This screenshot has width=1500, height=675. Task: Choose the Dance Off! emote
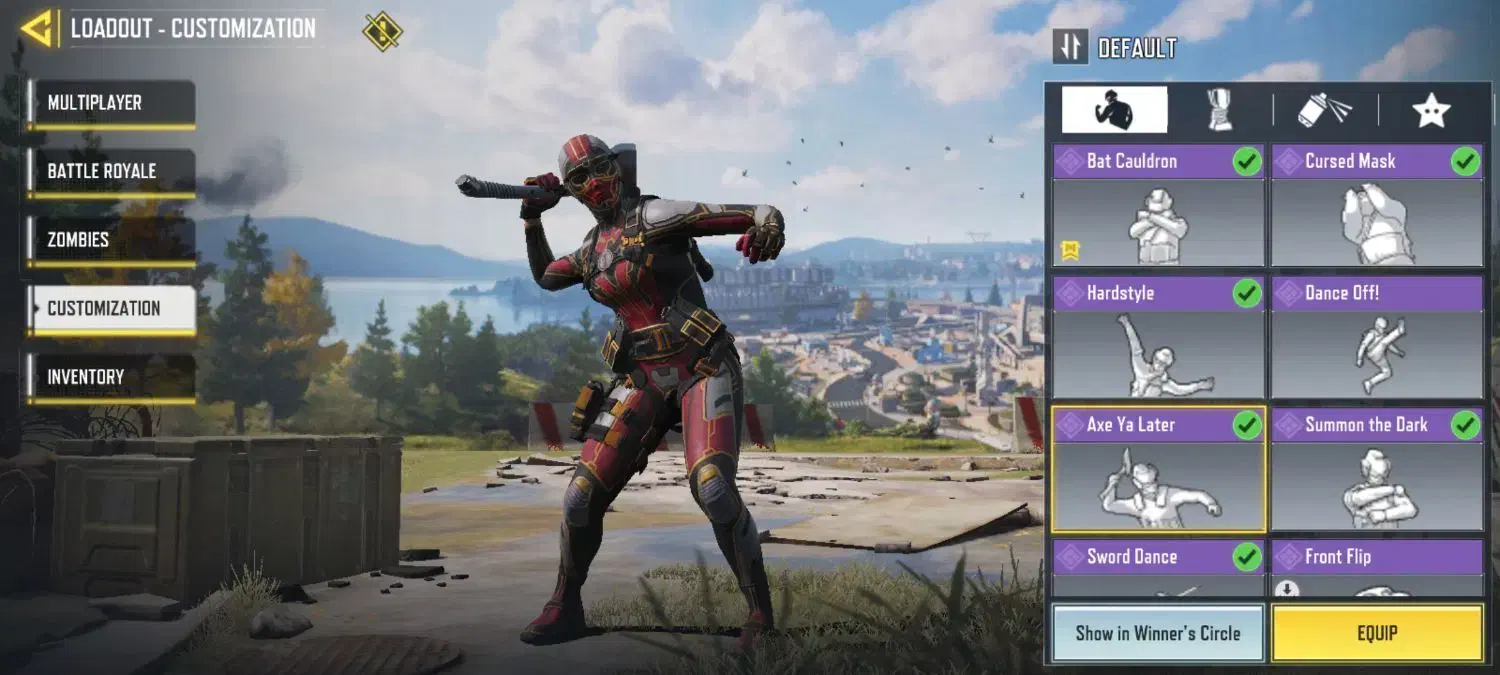click(1377, 338)
